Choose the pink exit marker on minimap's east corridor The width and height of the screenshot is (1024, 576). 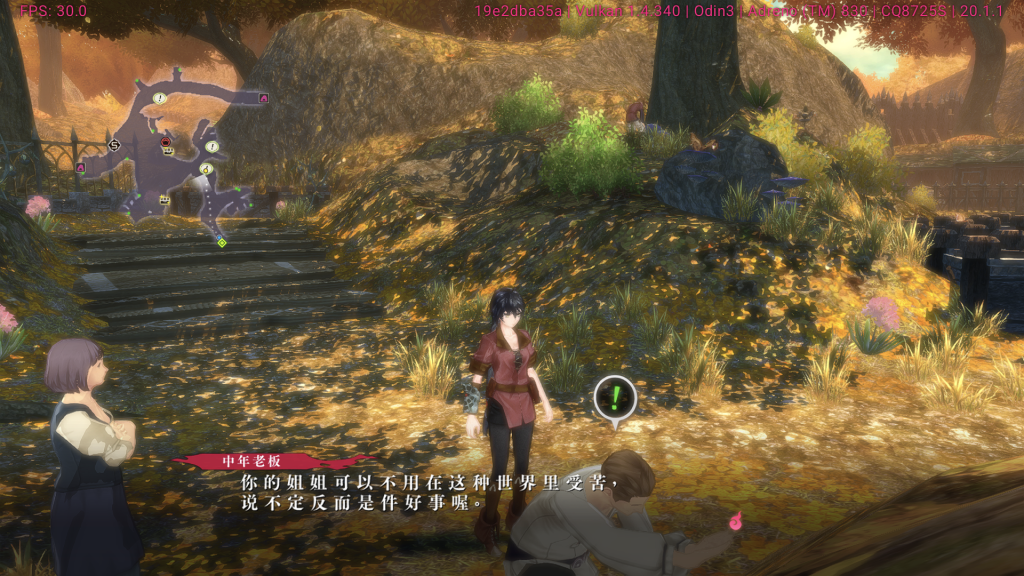coord(264,98)
